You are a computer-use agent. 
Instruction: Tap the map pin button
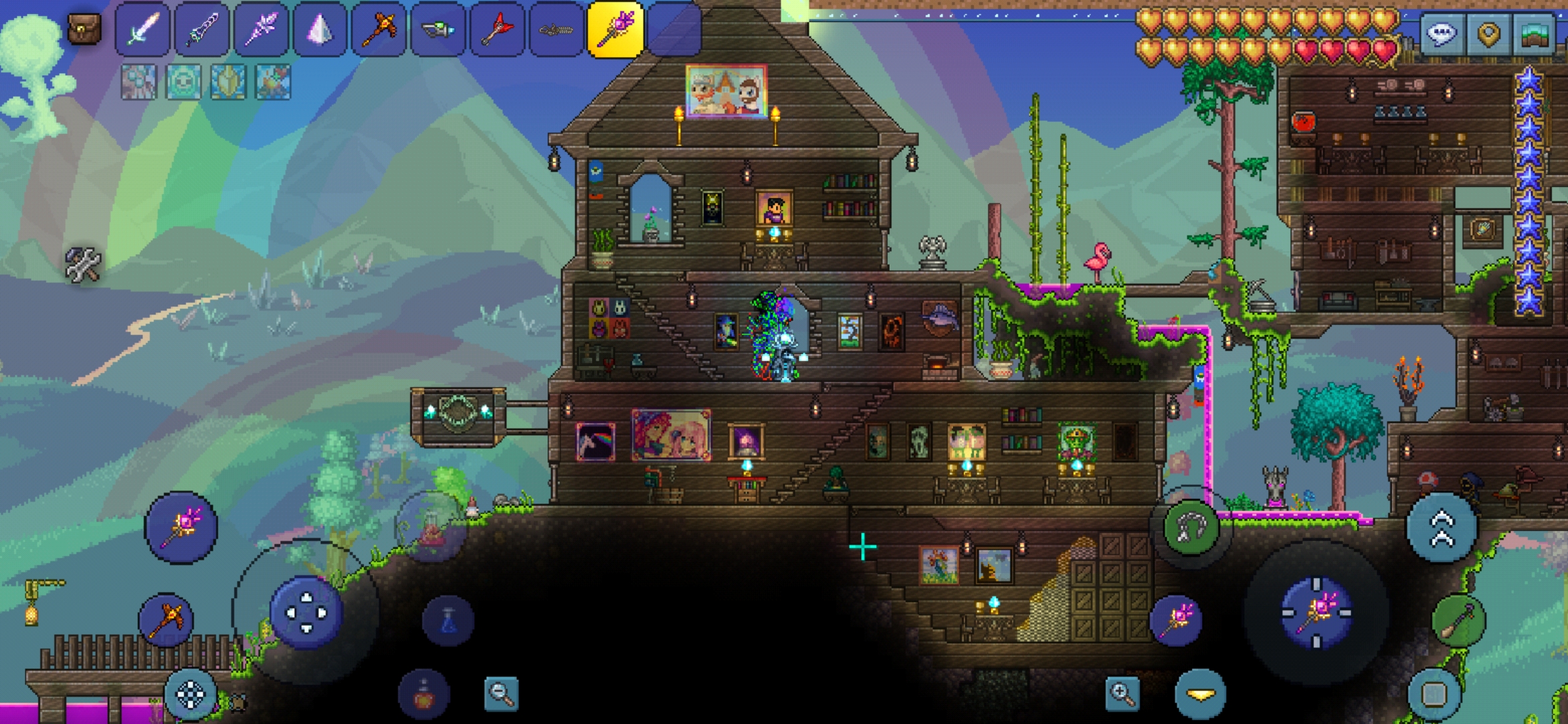click(x=1488, y=34)
